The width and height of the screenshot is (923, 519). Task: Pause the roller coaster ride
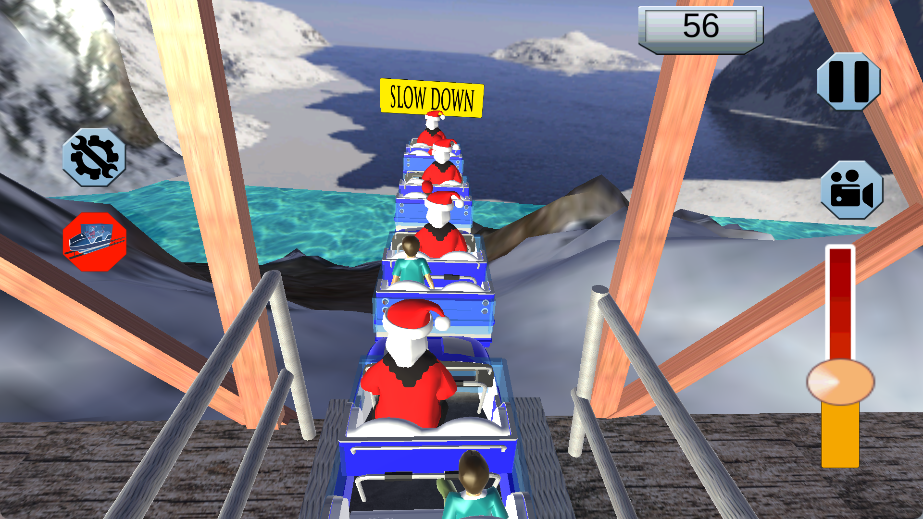tap(848, 81)
